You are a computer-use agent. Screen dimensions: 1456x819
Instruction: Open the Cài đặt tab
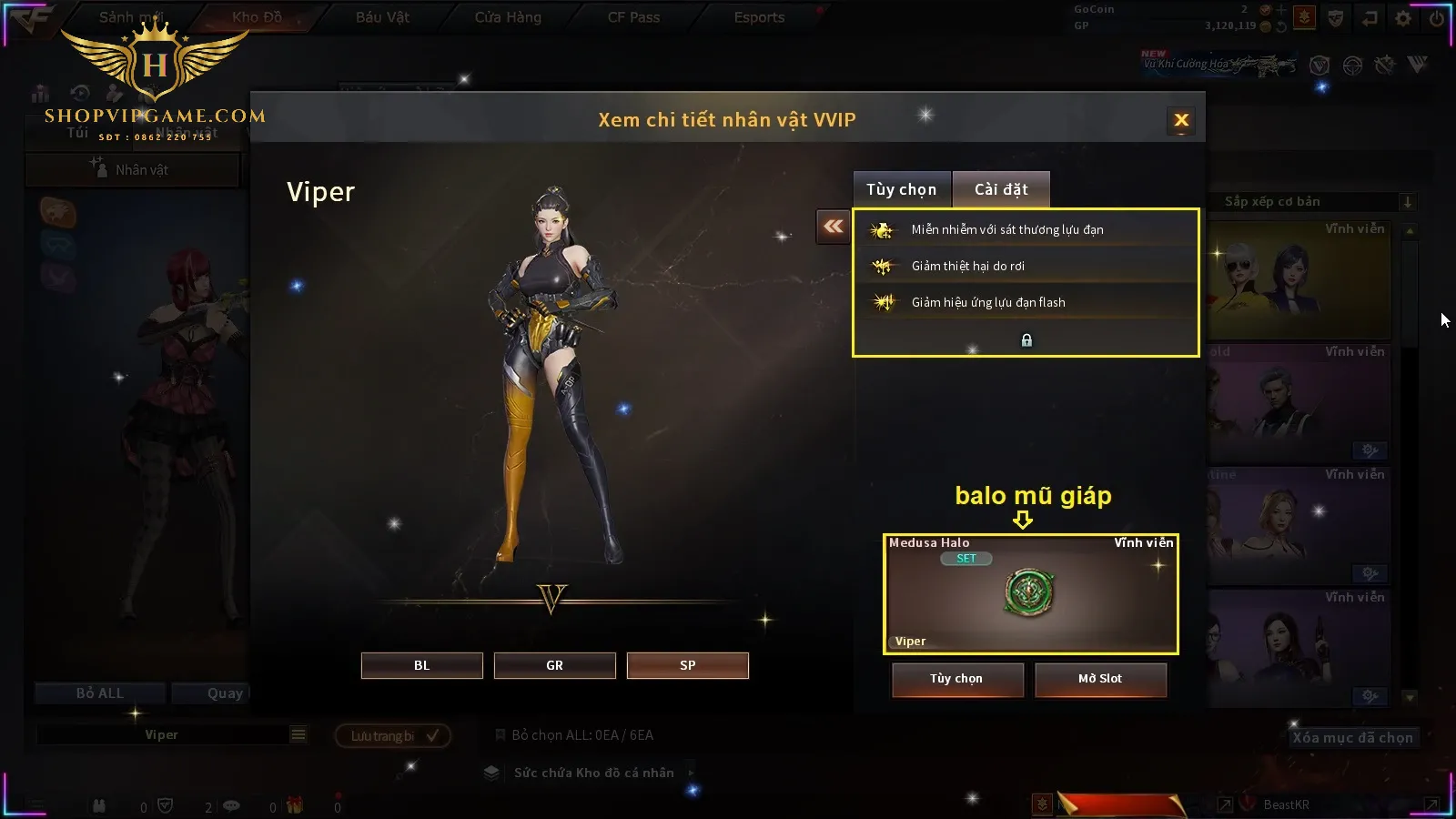click(x=1001, y=189)
